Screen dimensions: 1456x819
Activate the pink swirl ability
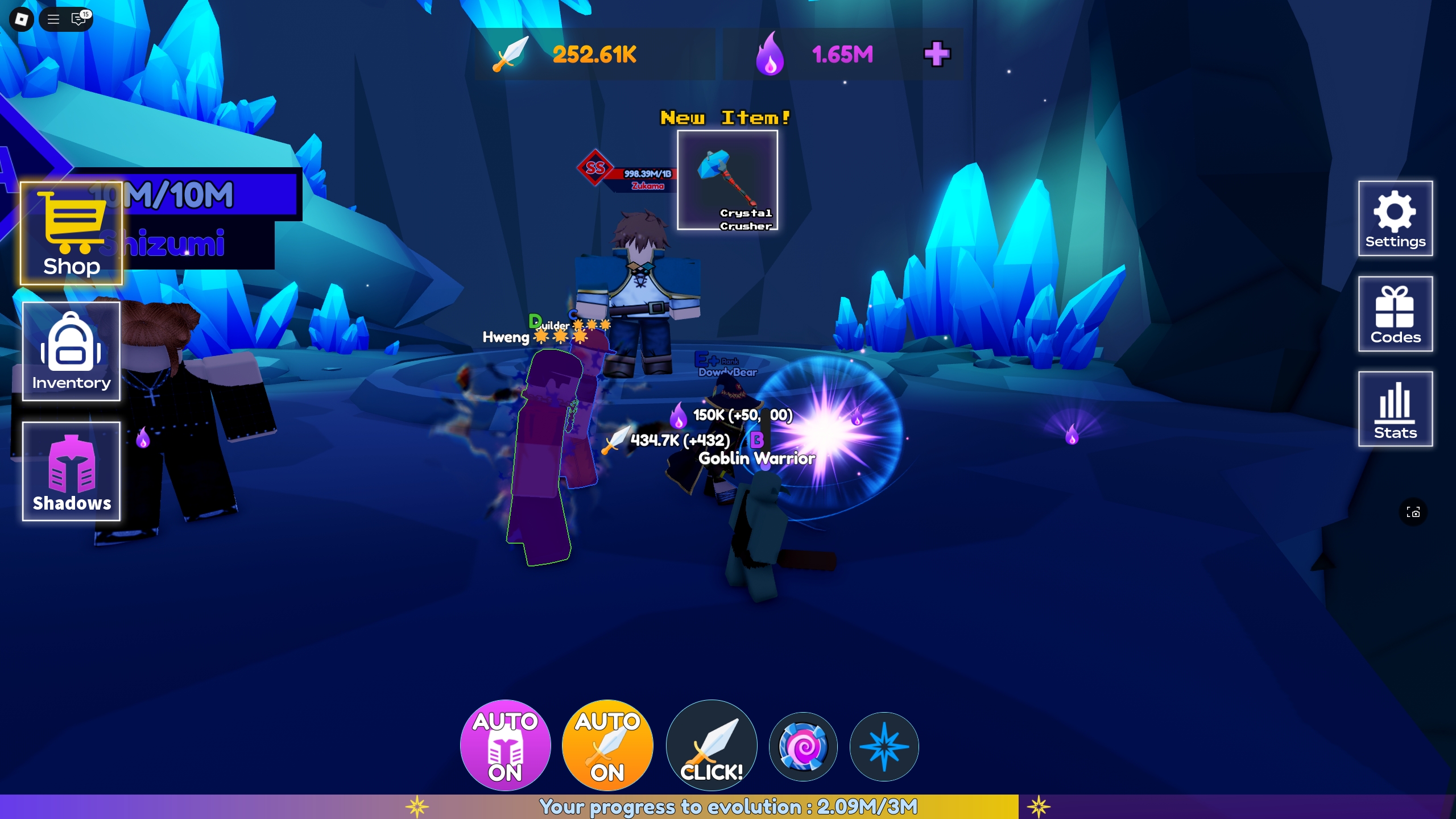(x=803, y=747)
